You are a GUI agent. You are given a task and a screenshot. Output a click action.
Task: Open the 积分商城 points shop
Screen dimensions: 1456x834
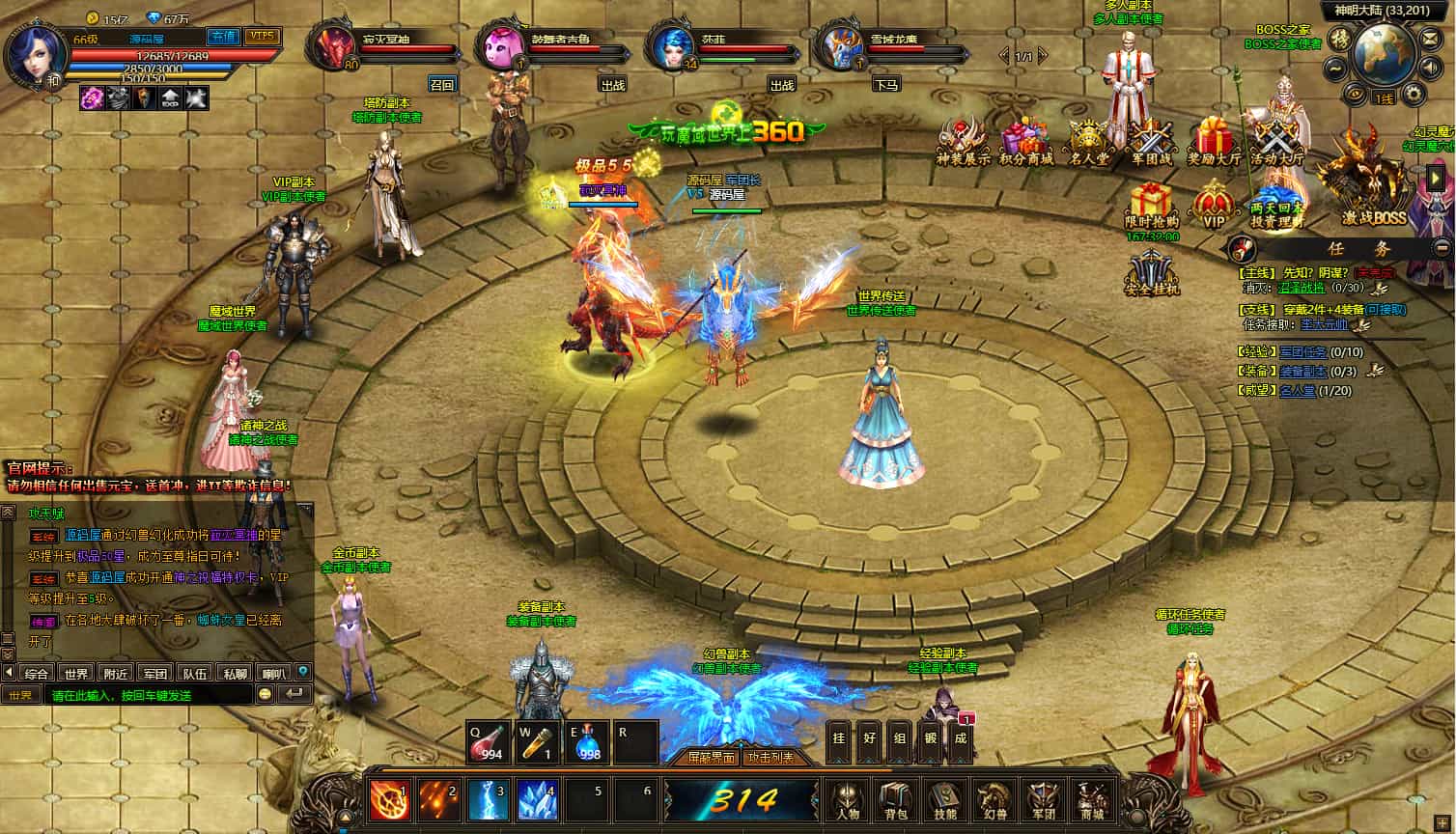click(1025, 142)
